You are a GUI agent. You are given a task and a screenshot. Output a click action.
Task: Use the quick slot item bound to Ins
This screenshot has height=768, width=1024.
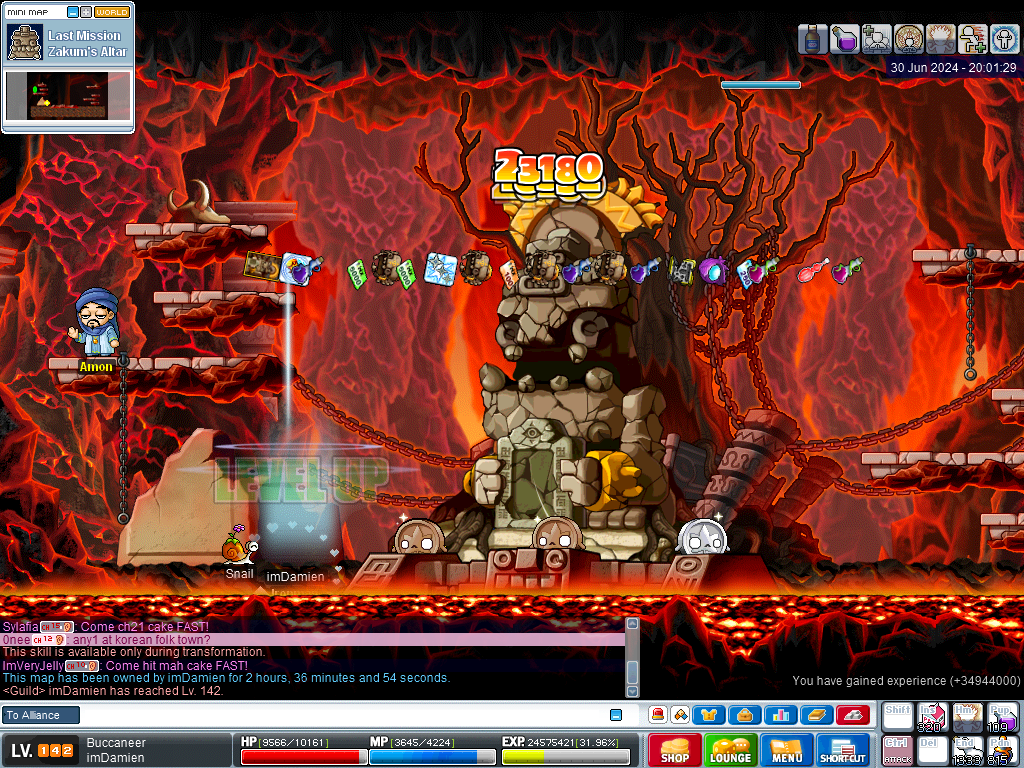(932, 716)
